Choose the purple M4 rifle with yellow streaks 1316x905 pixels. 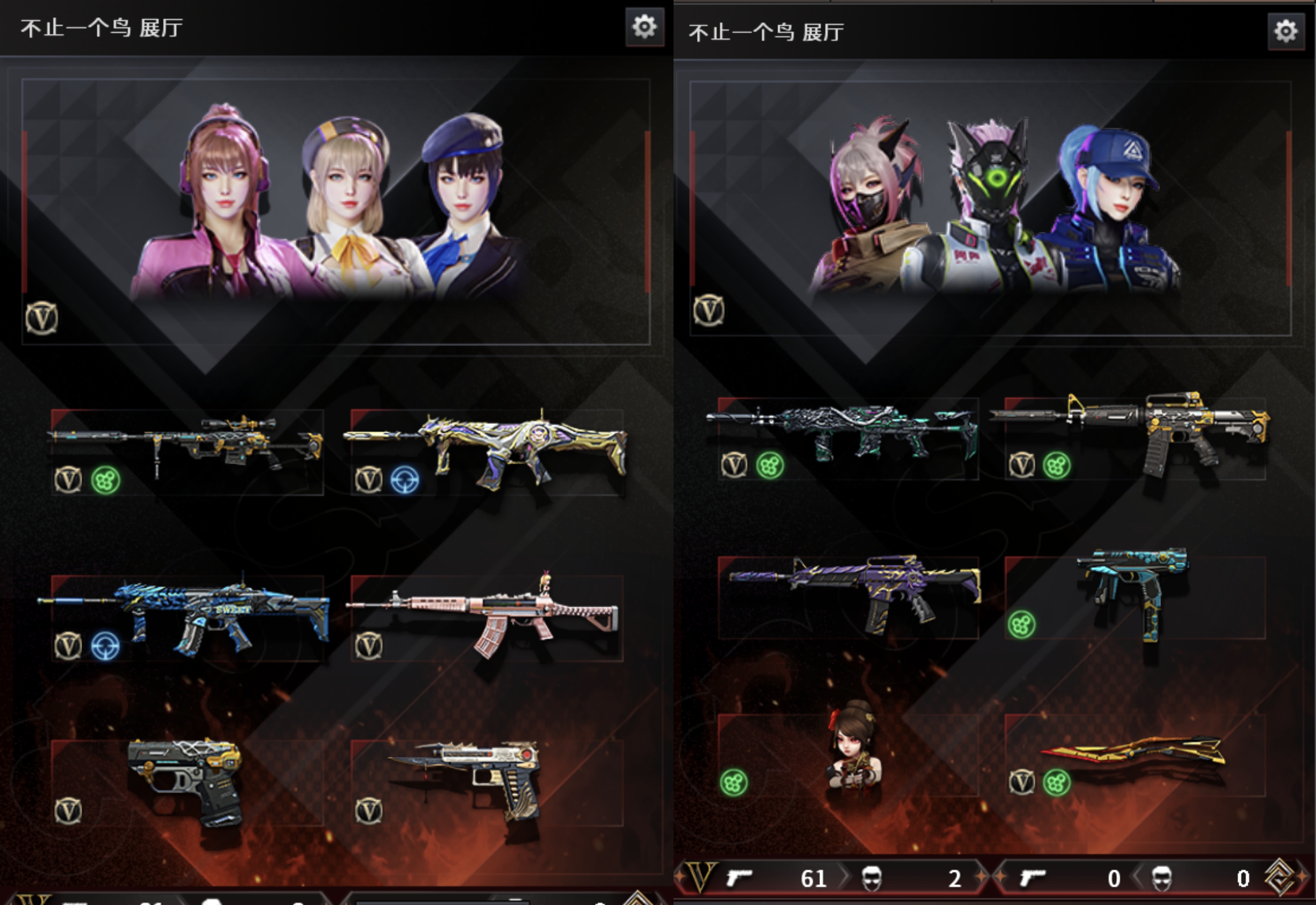848,597
